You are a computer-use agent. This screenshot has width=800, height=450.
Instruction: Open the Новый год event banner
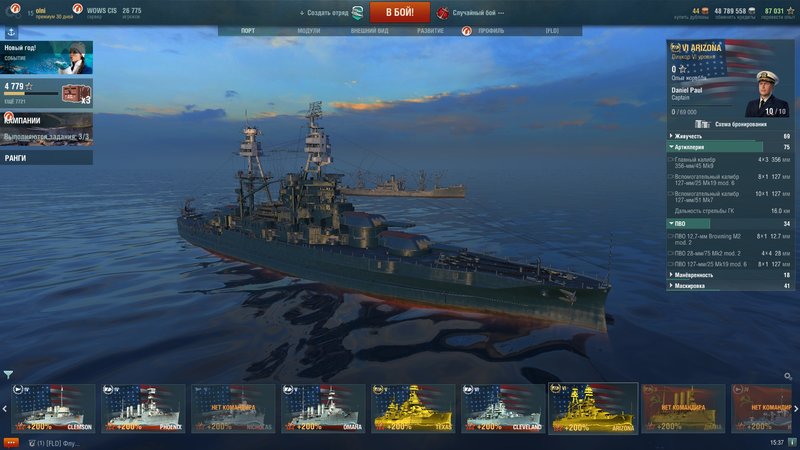tap(46, 58)
